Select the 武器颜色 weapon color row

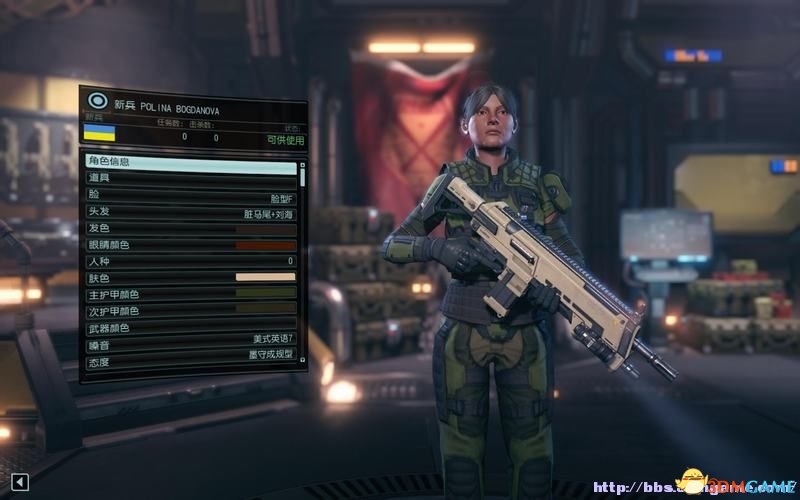click(x=190, y=328)
